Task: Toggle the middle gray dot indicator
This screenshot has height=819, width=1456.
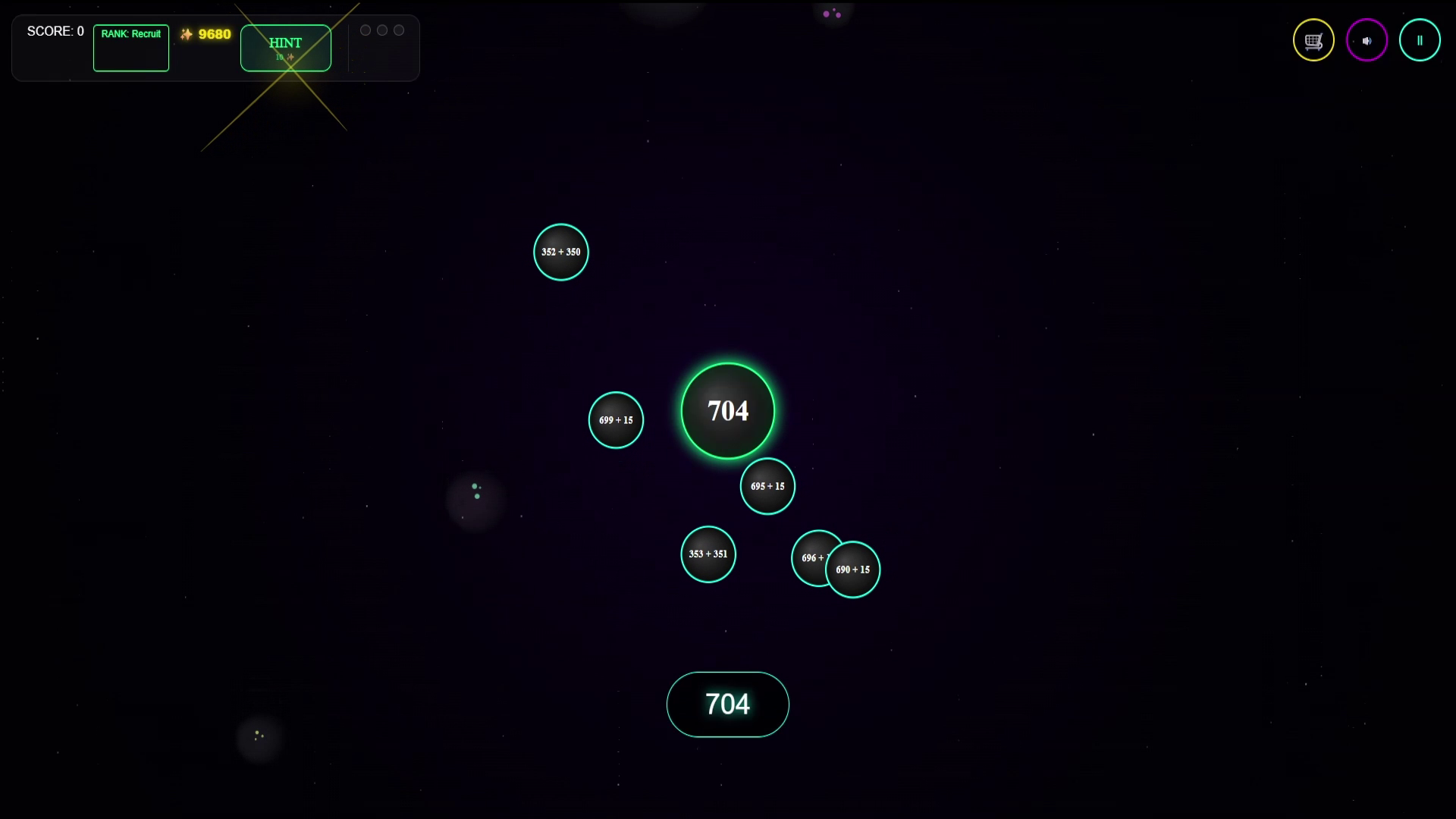Action: coord(382,30)
